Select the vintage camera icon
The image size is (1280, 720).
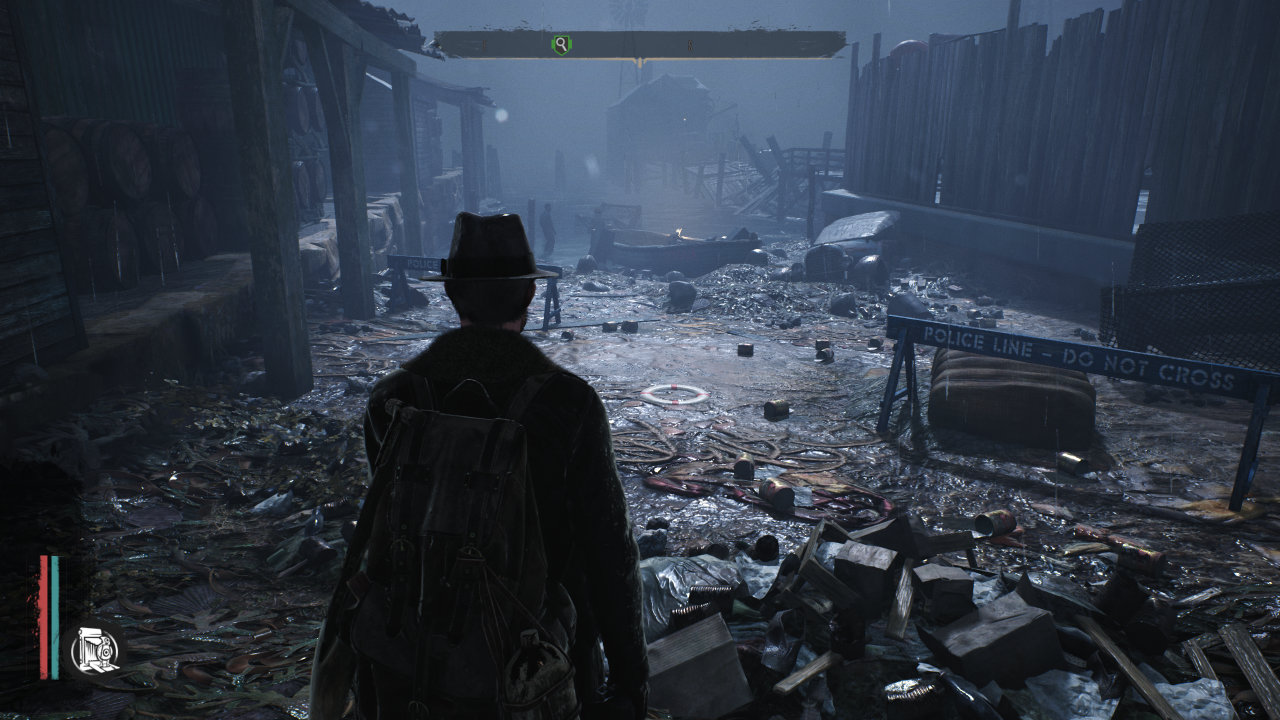(96, 650)
